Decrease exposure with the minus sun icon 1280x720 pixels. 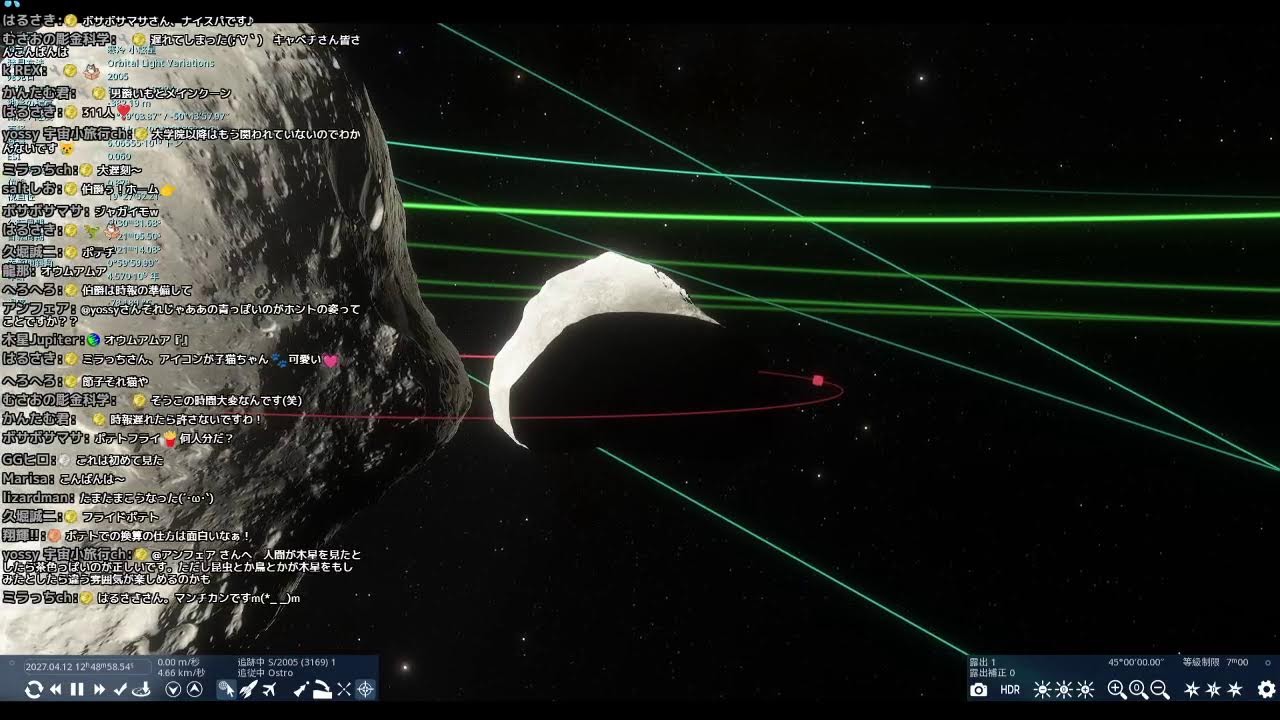[1042, 689]
